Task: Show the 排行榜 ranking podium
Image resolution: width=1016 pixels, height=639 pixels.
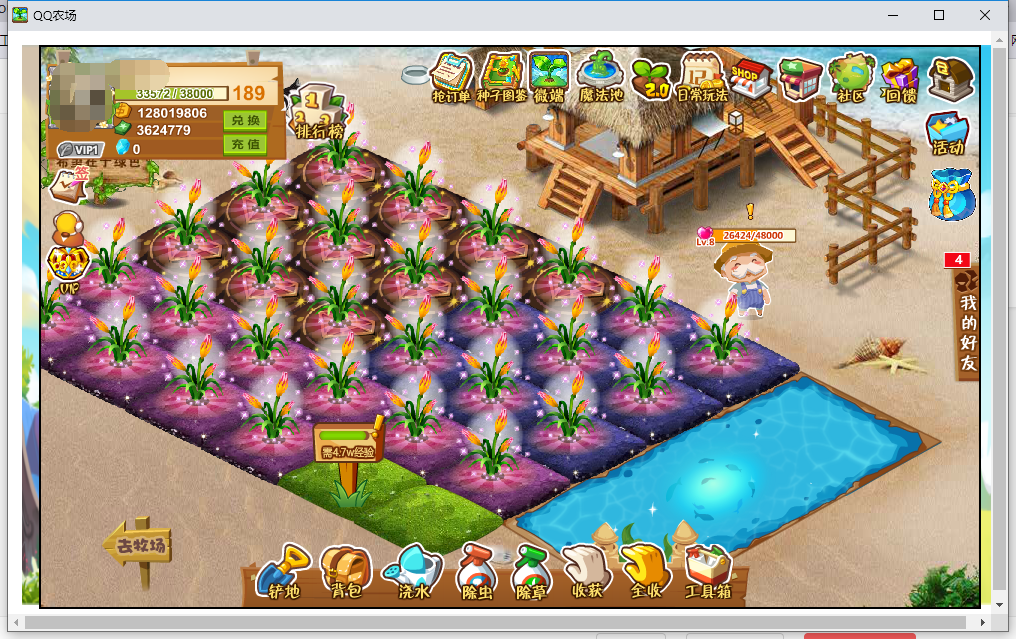Action: (x=320, y=112)
